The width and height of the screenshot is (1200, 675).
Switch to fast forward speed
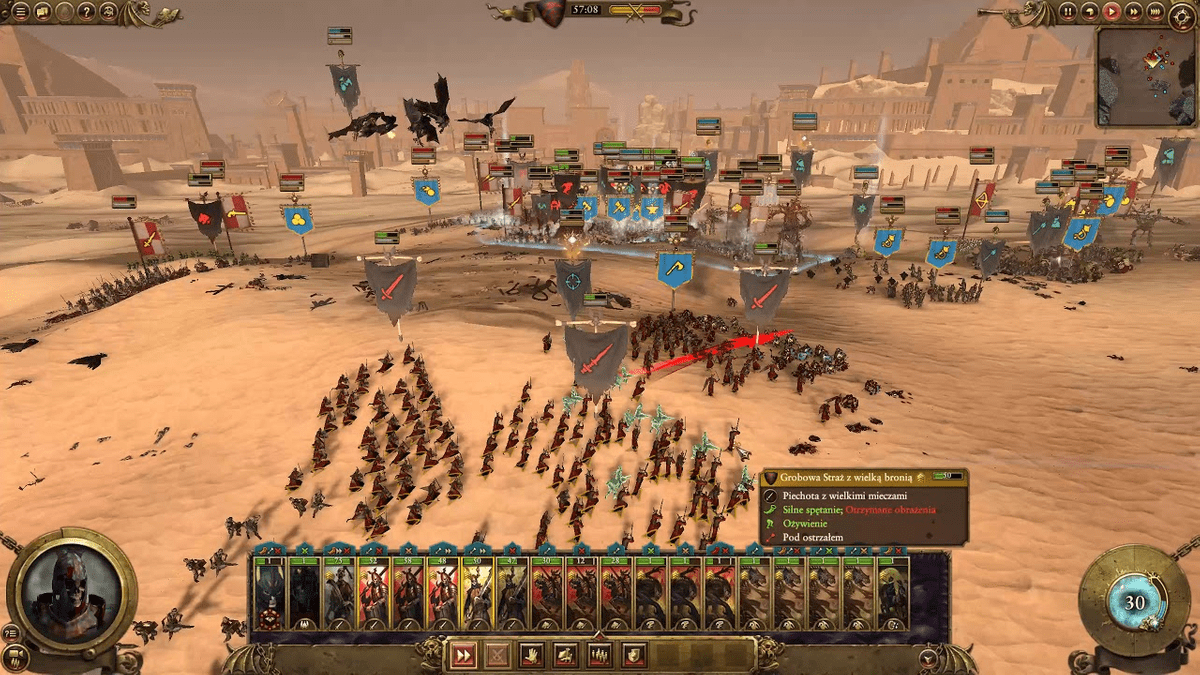click(x=1134, y=13)
